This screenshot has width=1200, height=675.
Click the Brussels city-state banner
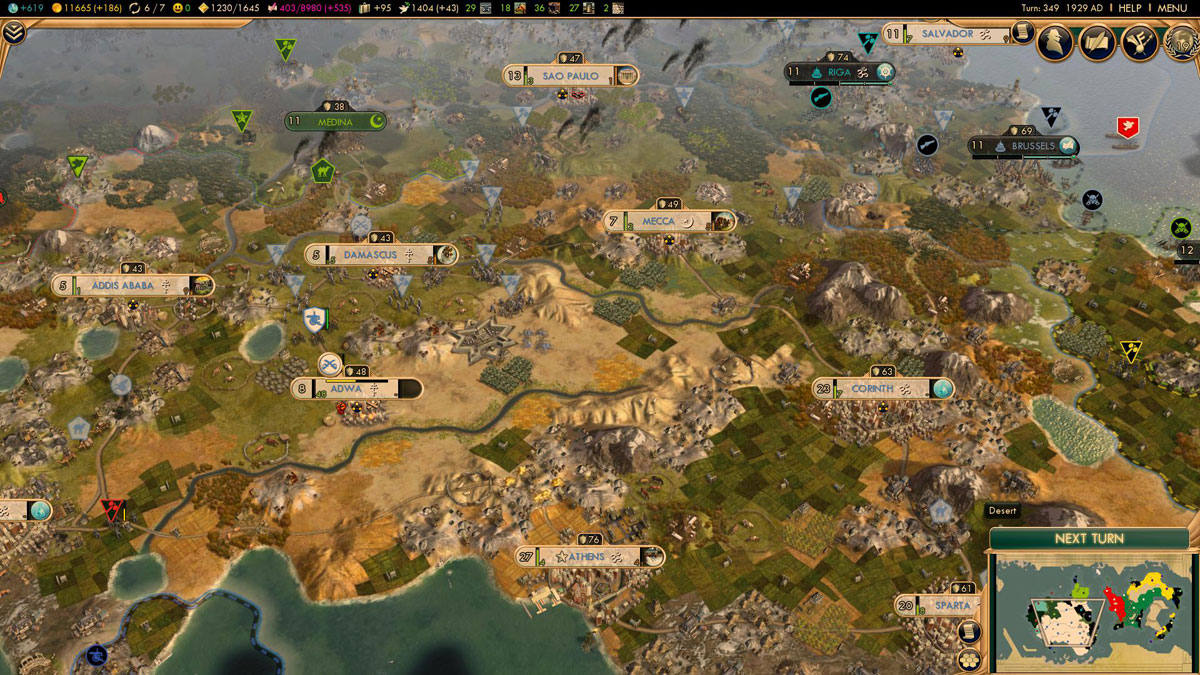tap(1025, 146)
